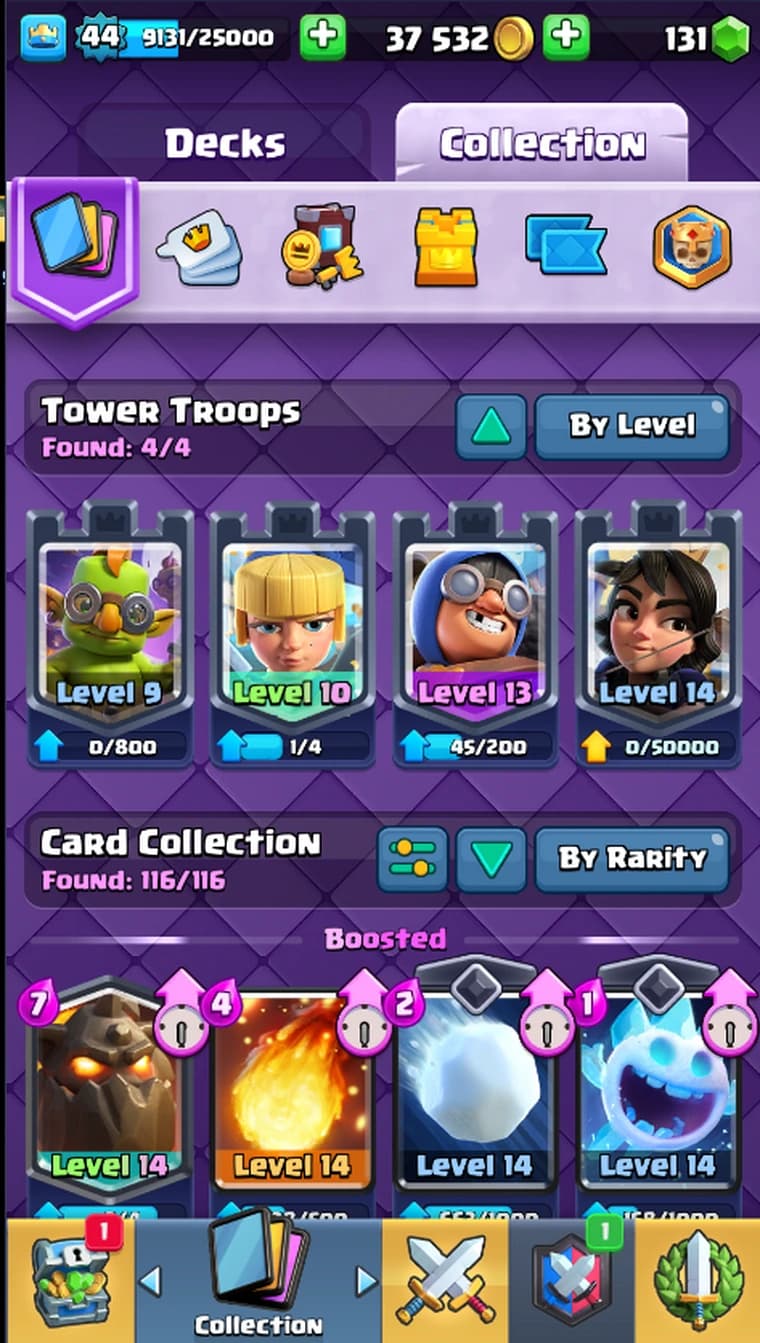Image resolution: width=760 pixels, height=1343 pixels.
Task: Select the Collection tab at top
Action: [x=542, y=144]
